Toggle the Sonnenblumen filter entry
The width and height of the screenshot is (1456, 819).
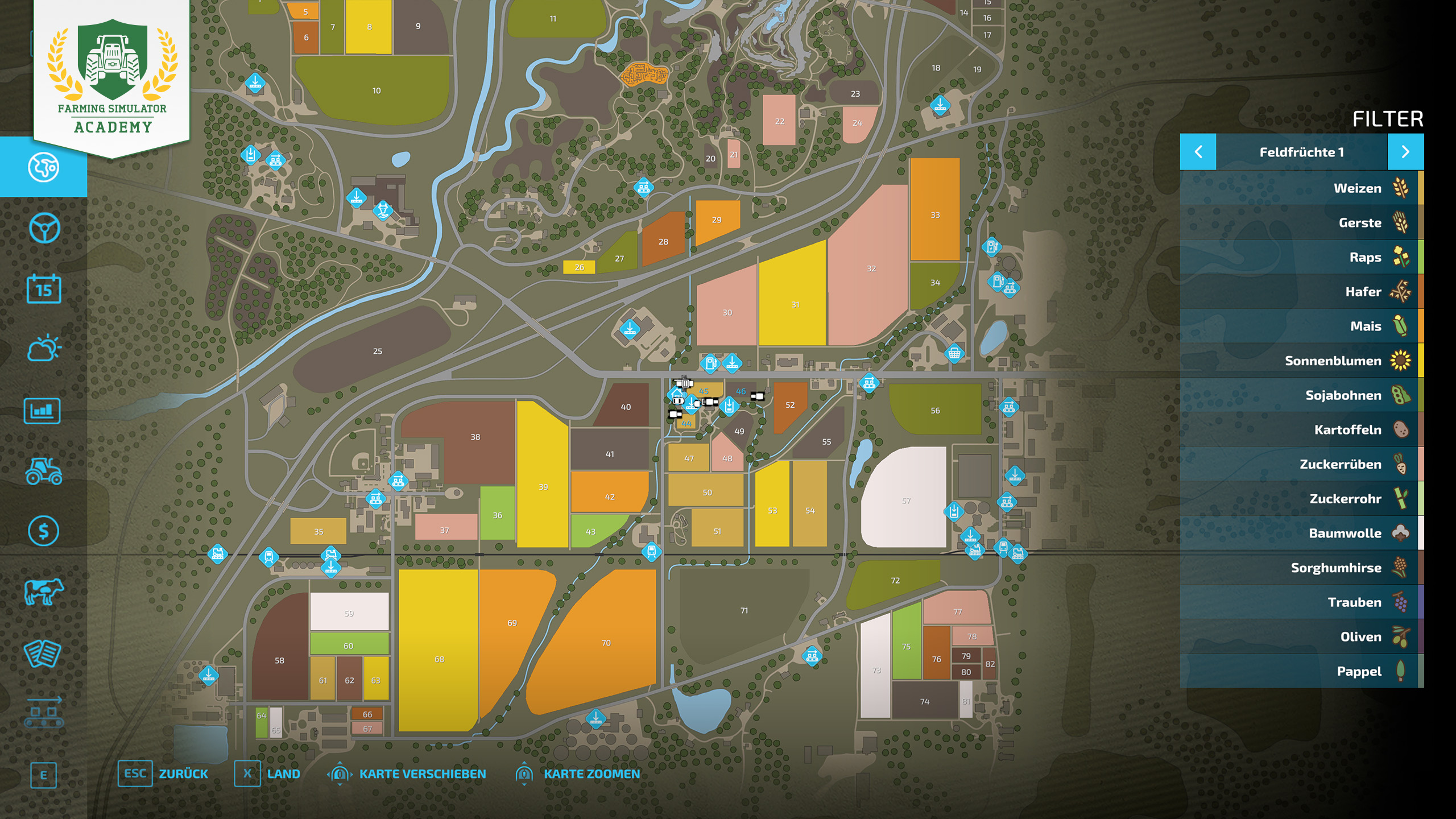[1301, 361]
